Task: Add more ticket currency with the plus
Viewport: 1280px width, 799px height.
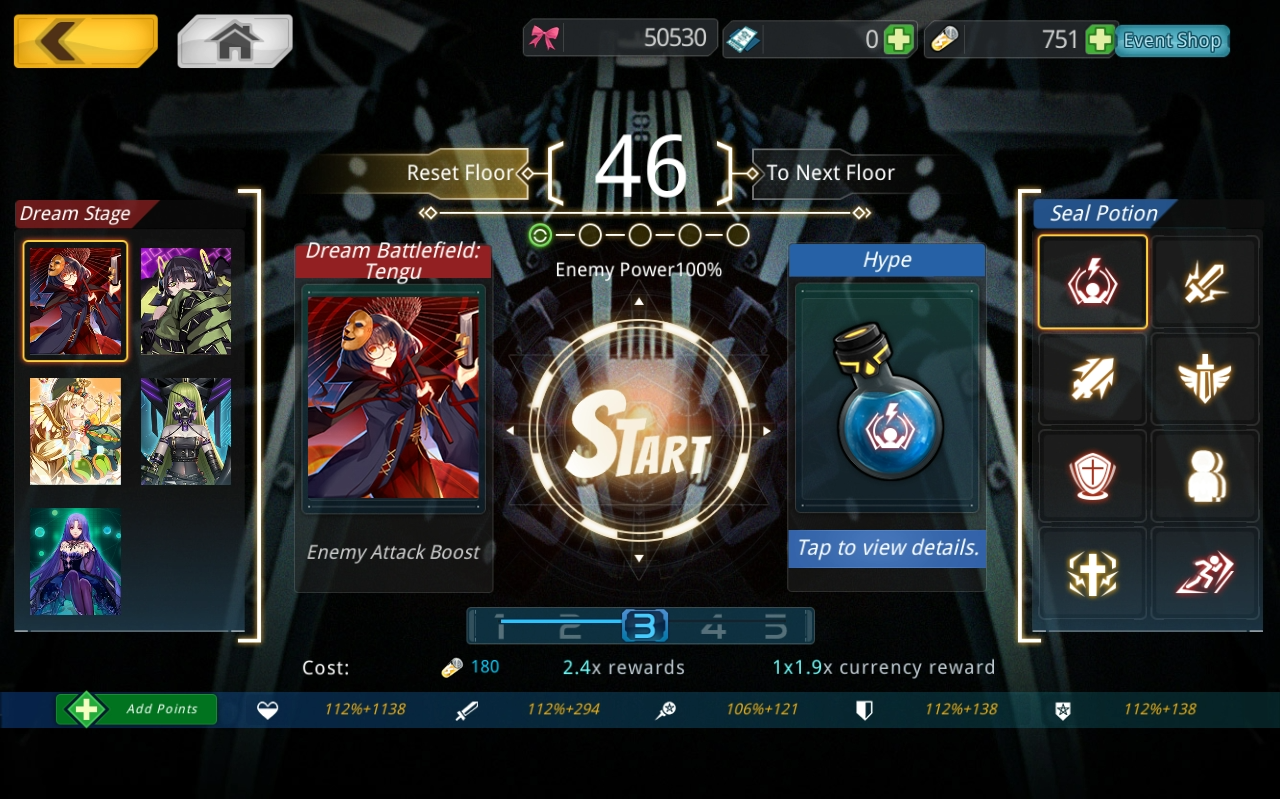Action: coord(898,40)
